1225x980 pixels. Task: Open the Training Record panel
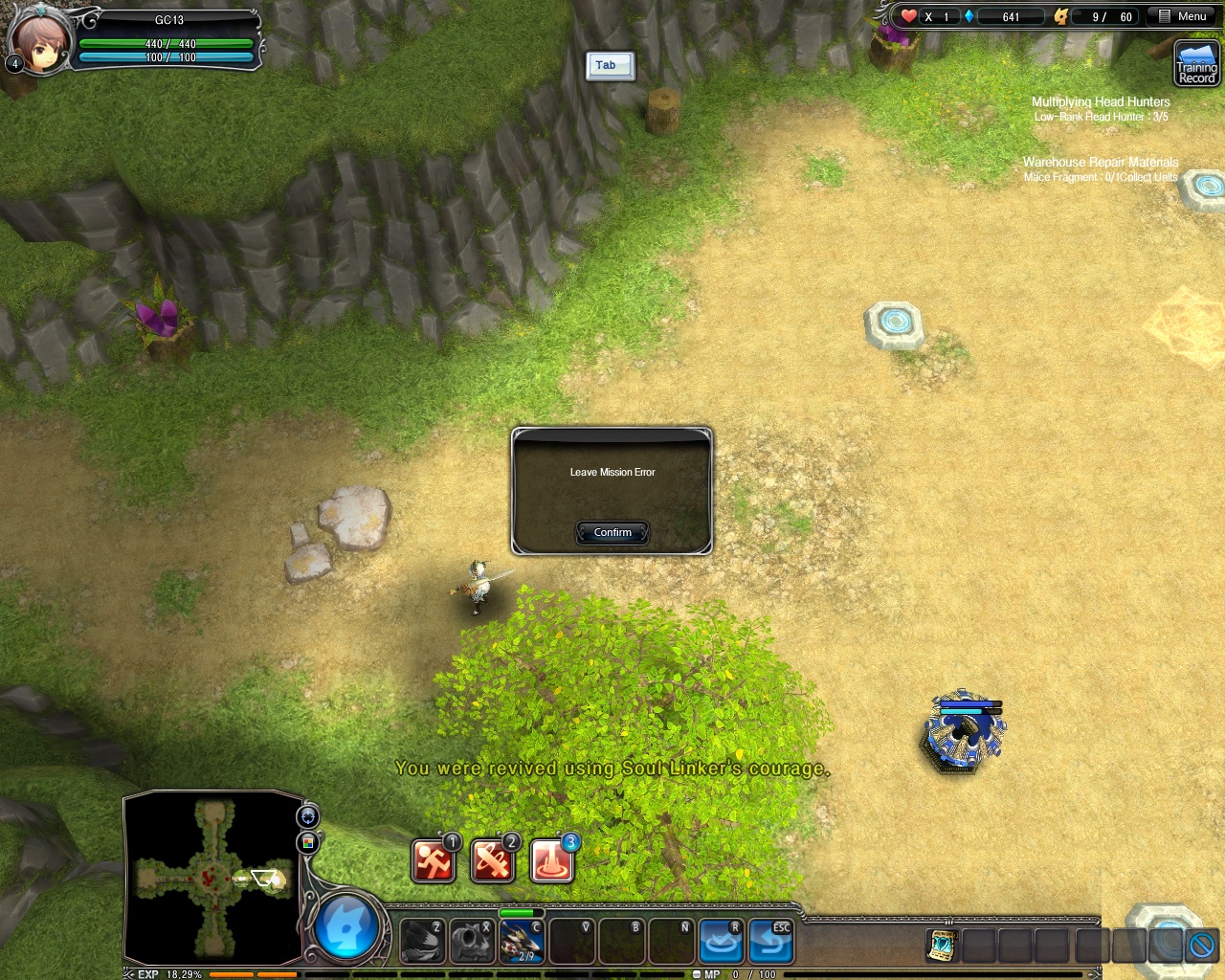tap(1197, 65)
